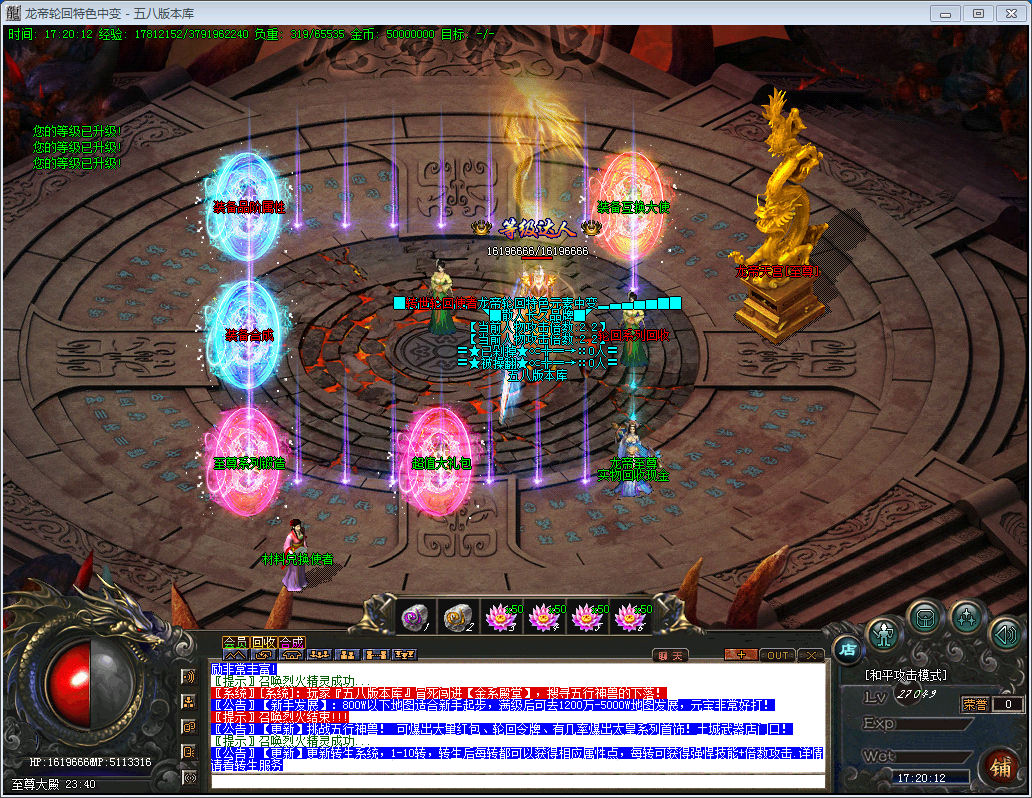Maximize the game window

[x=977, y=13]
